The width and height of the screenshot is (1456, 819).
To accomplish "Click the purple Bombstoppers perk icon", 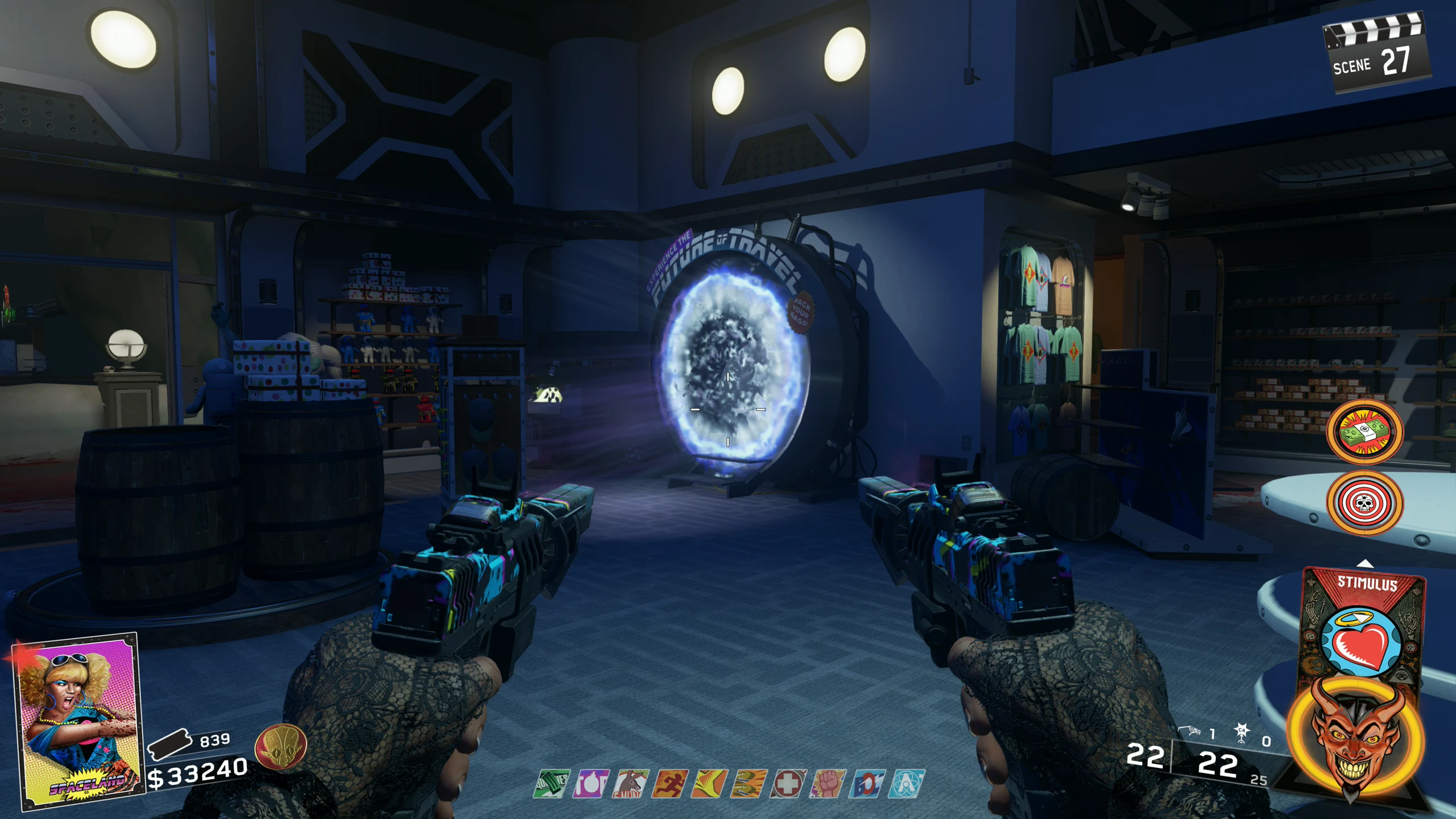I will coord(591,784).
